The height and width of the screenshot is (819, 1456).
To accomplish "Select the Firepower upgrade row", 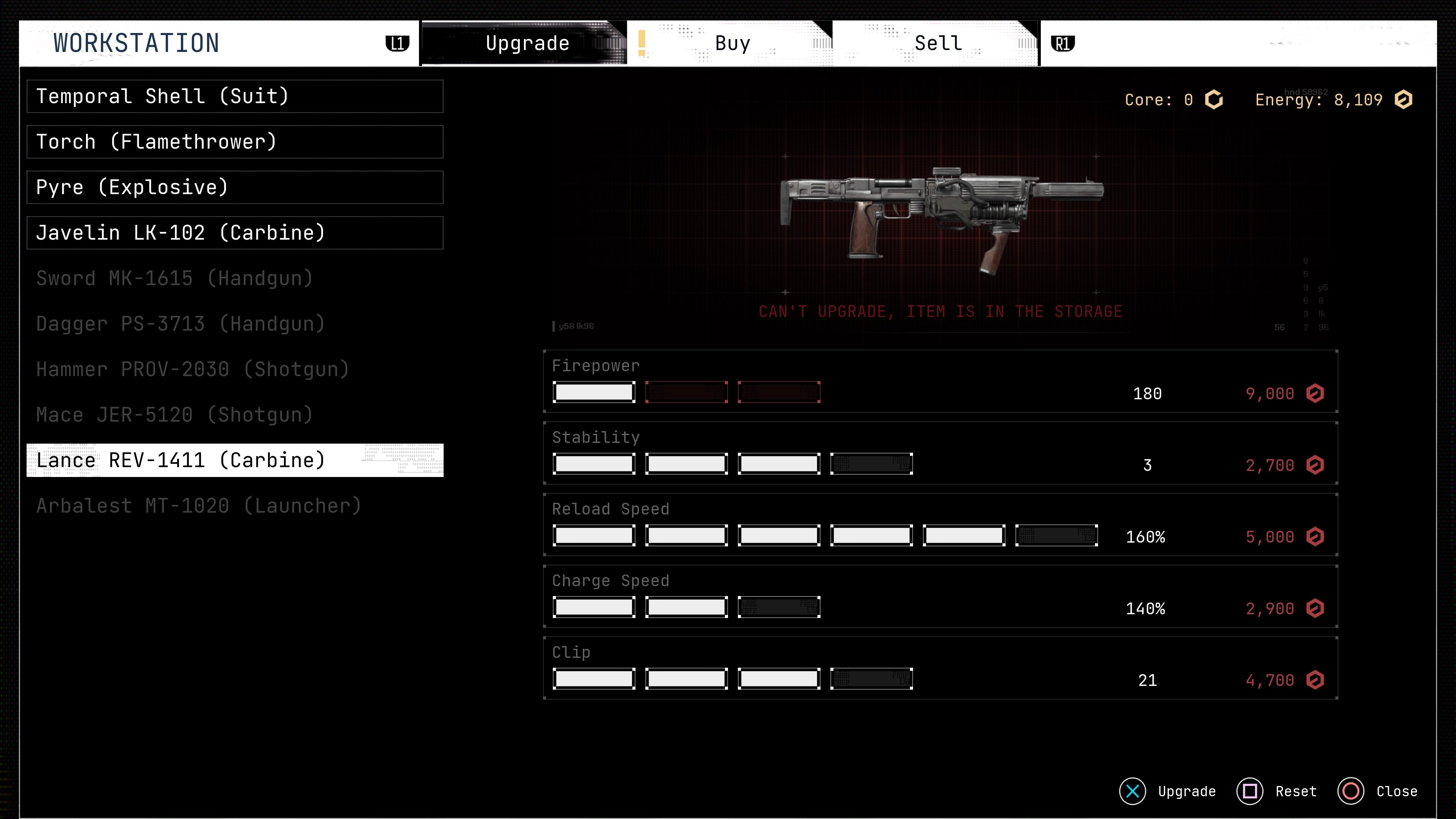I will click(940, 381).
